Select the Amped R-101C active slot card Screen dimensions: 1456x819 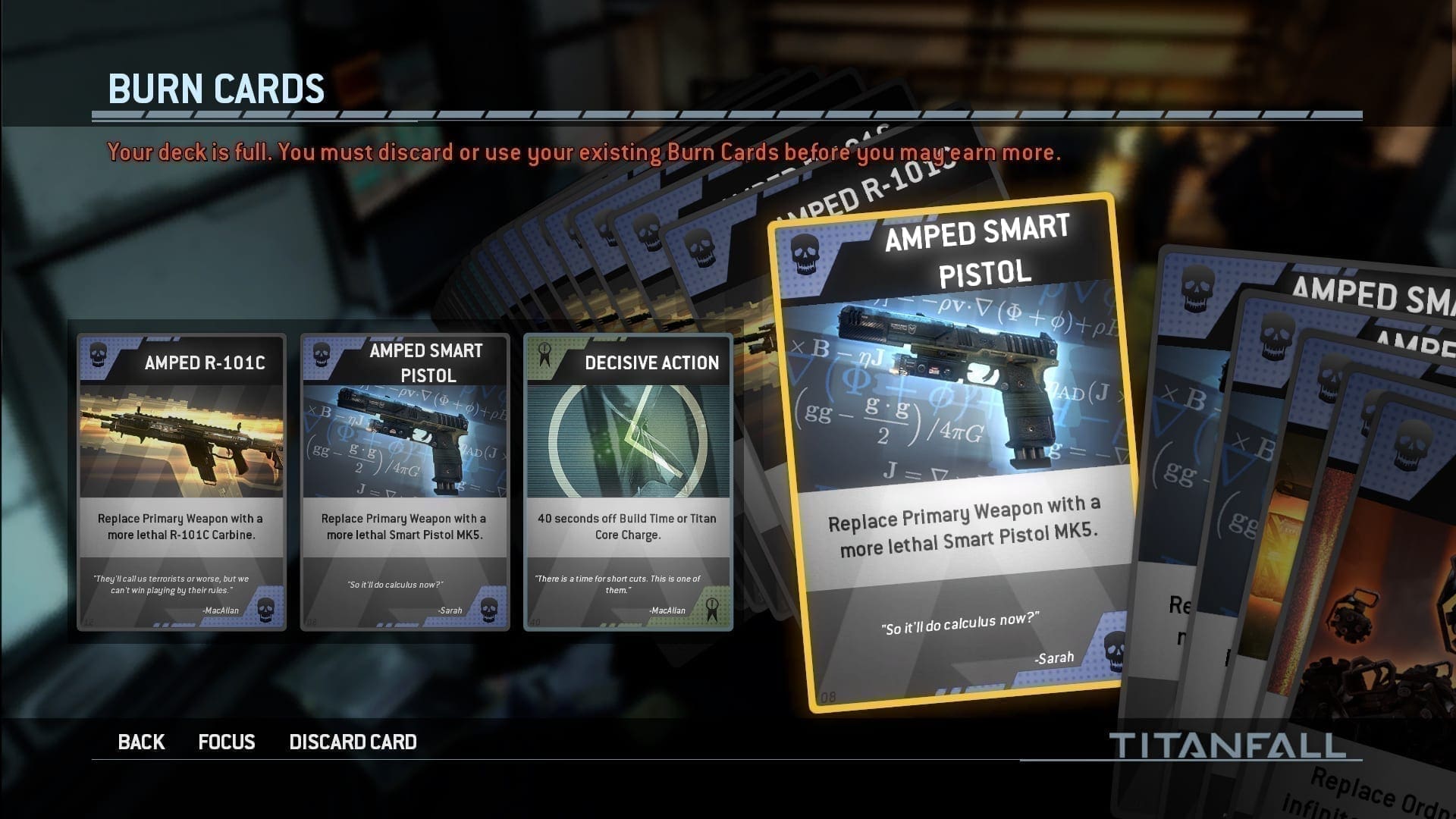coord(182,482)
